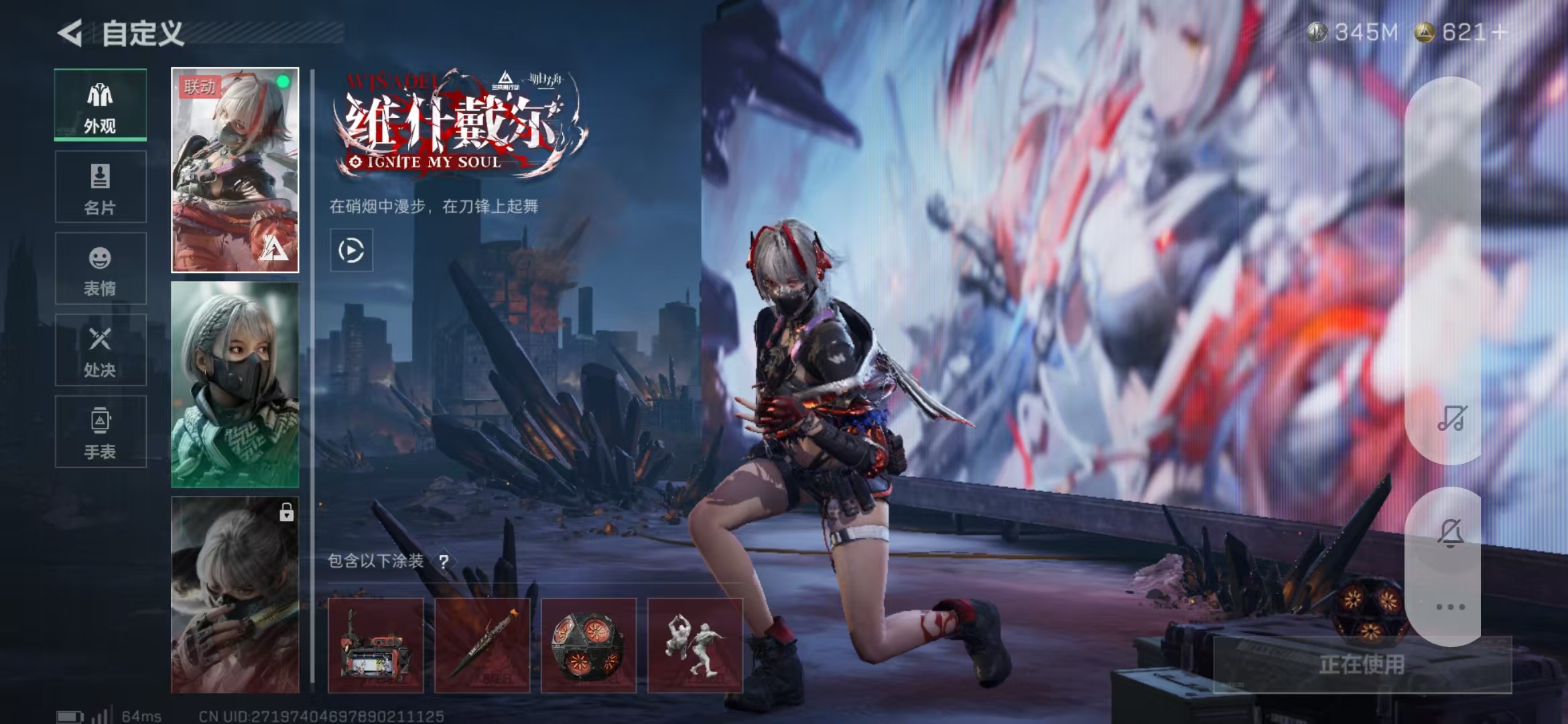Click the 正在使用 in-use button
Image resolution: width=1568 pixels, height=724 pixels.
1362,664
